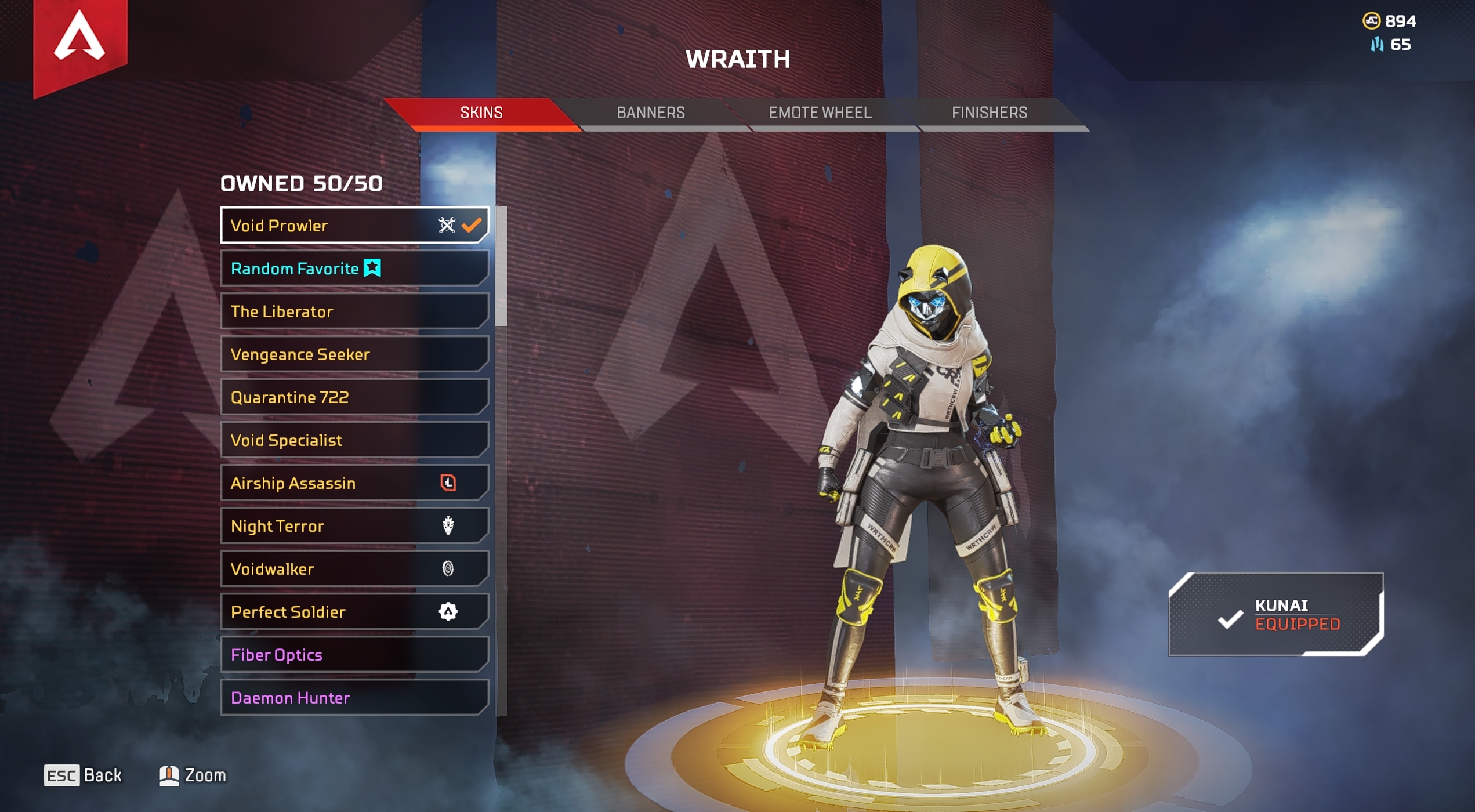Screen dimensions: 1475x812
Task: Open the Emote Wheel tab
Action: pos(820,113)
